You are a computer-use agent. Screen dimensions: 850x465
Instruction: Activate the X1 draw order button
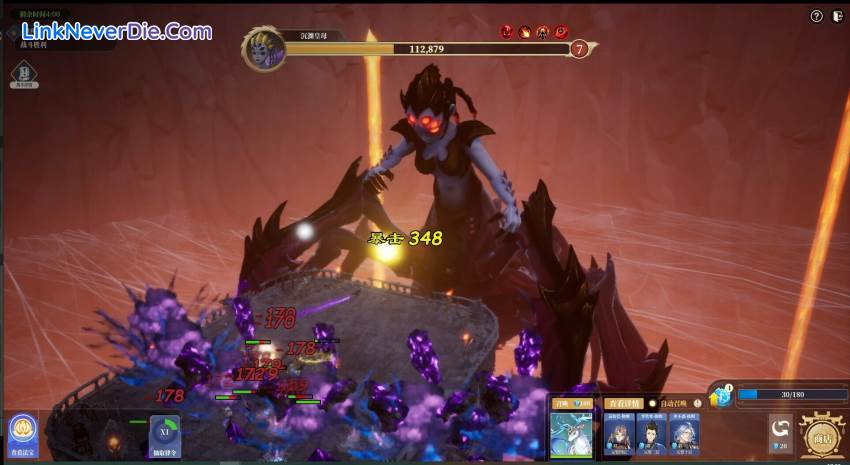(165, 435)
